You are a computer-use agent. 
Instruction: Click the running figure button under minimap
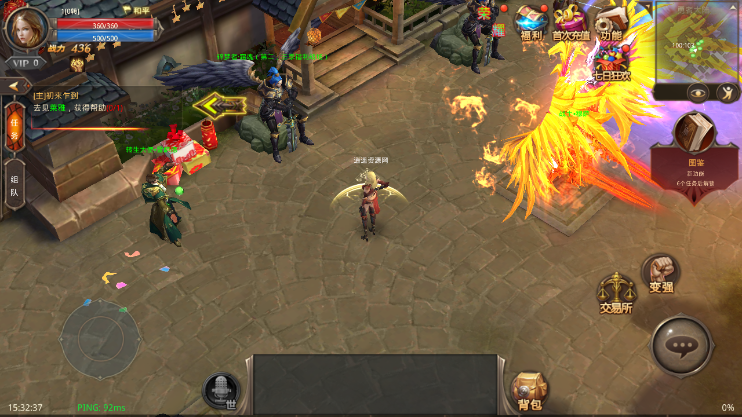727,92
